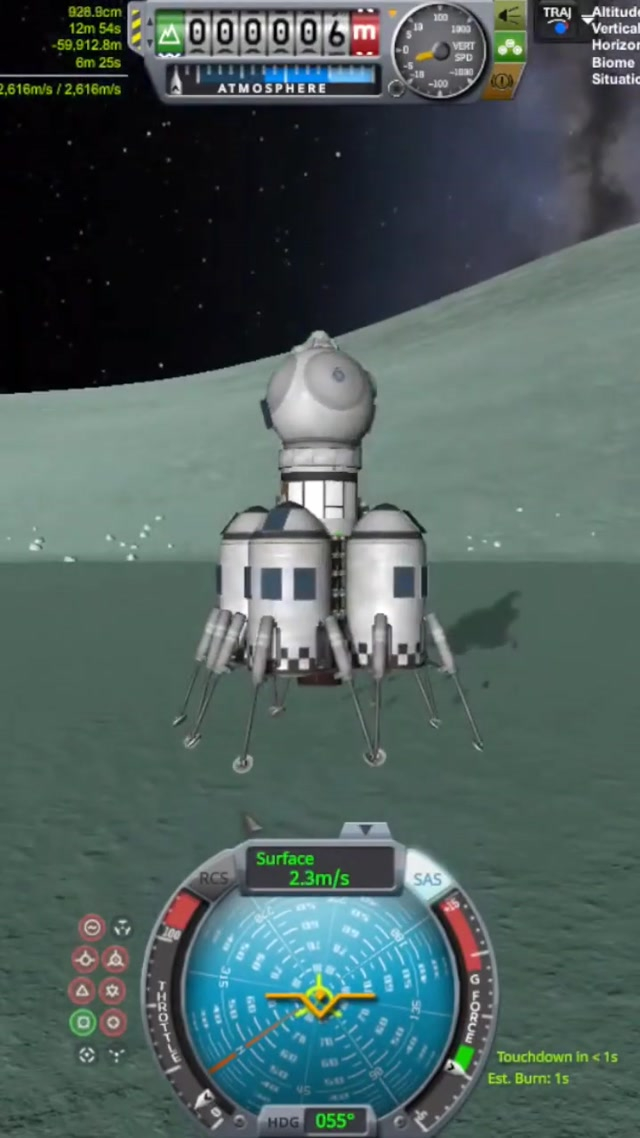Open the TRAJ trajectories toolbar button

[x=558, y=17]
